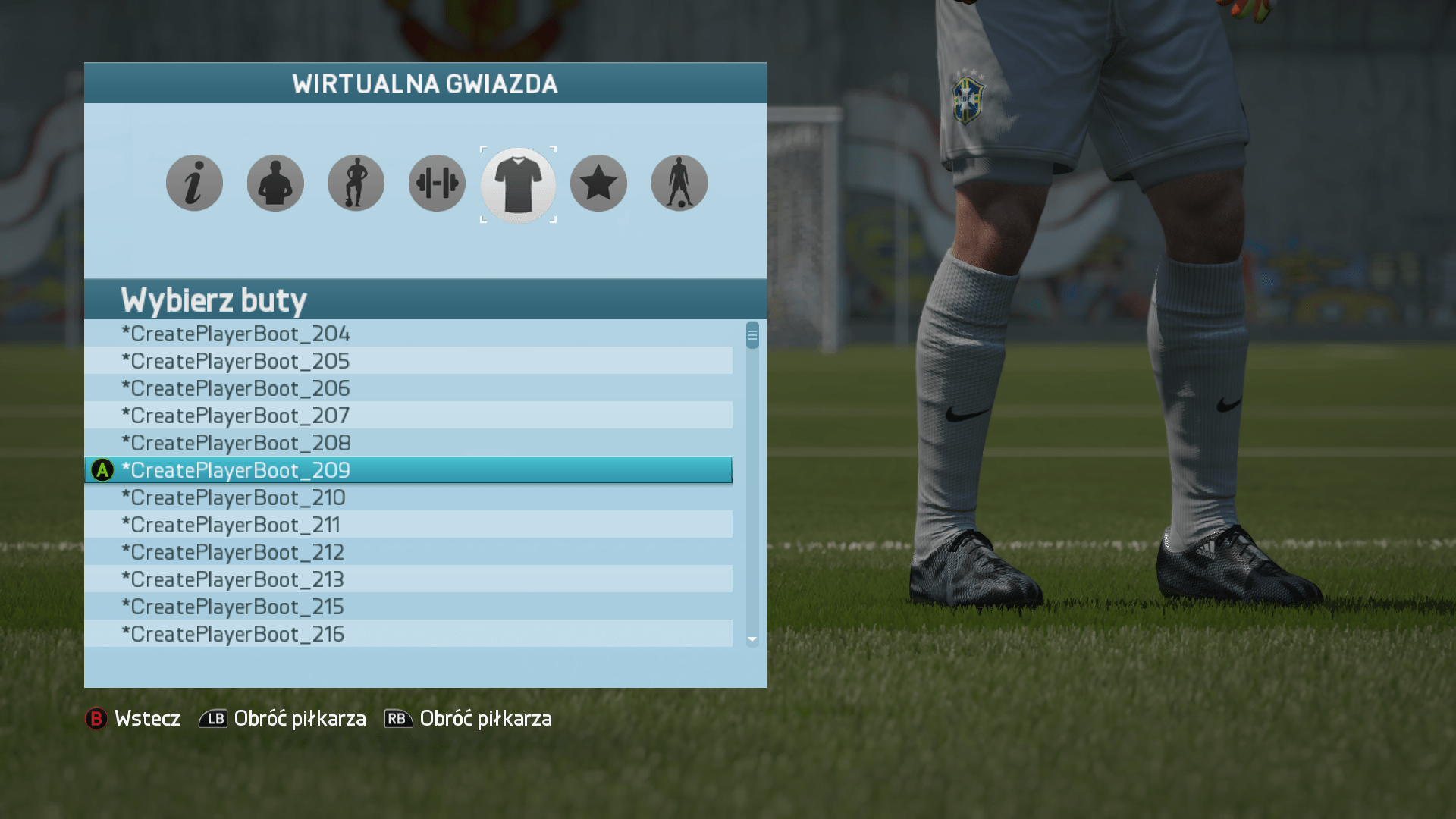Screen dimensions: 1456x819
Task: Choose the CreatePlayerBoot_208 row
Action: click(x=408, y=443)
